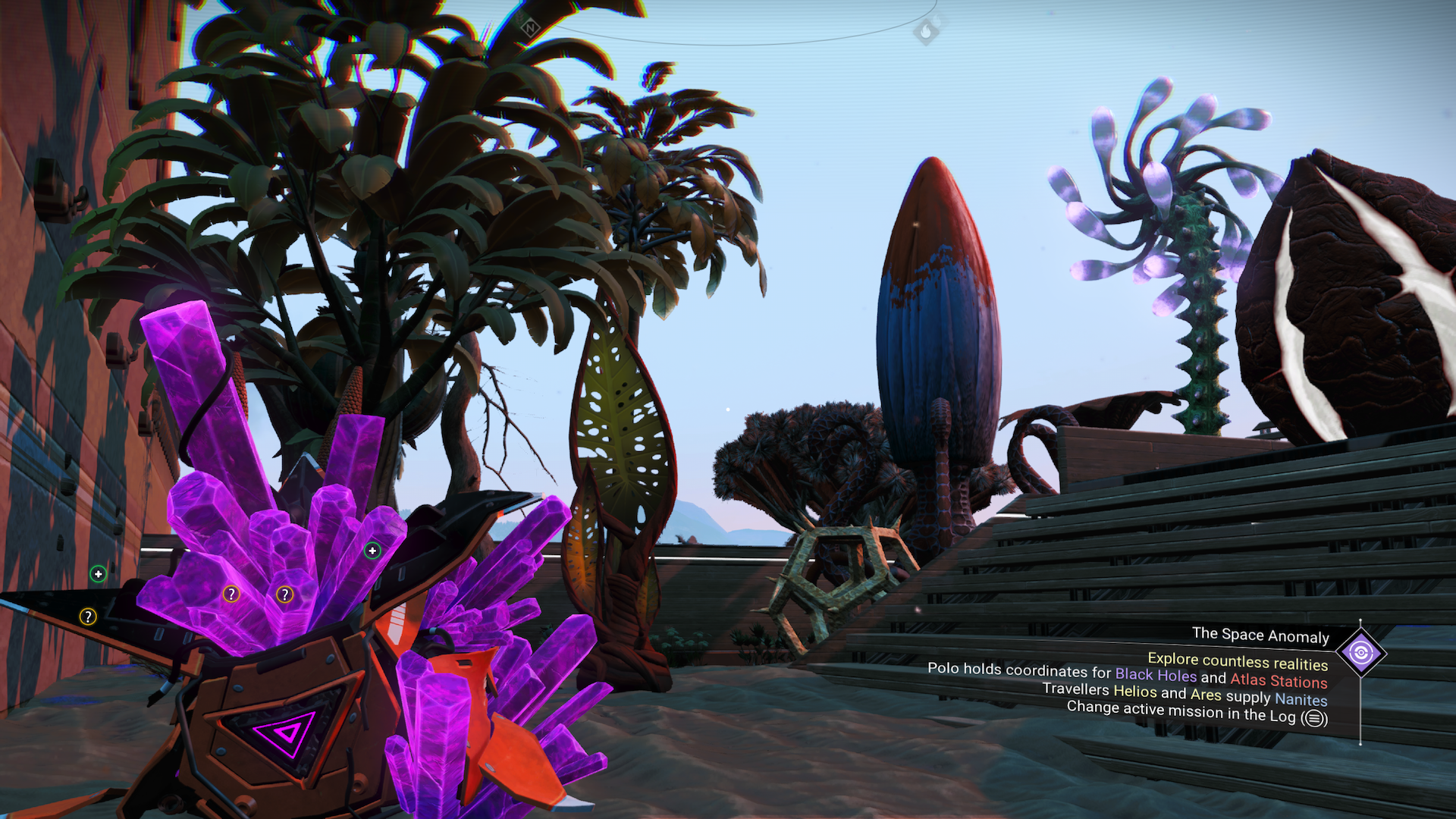Select the green plus marker above the crystal cluster
Image resolution: width=1456 pixels, height=819 pixels.
[372, 551]
